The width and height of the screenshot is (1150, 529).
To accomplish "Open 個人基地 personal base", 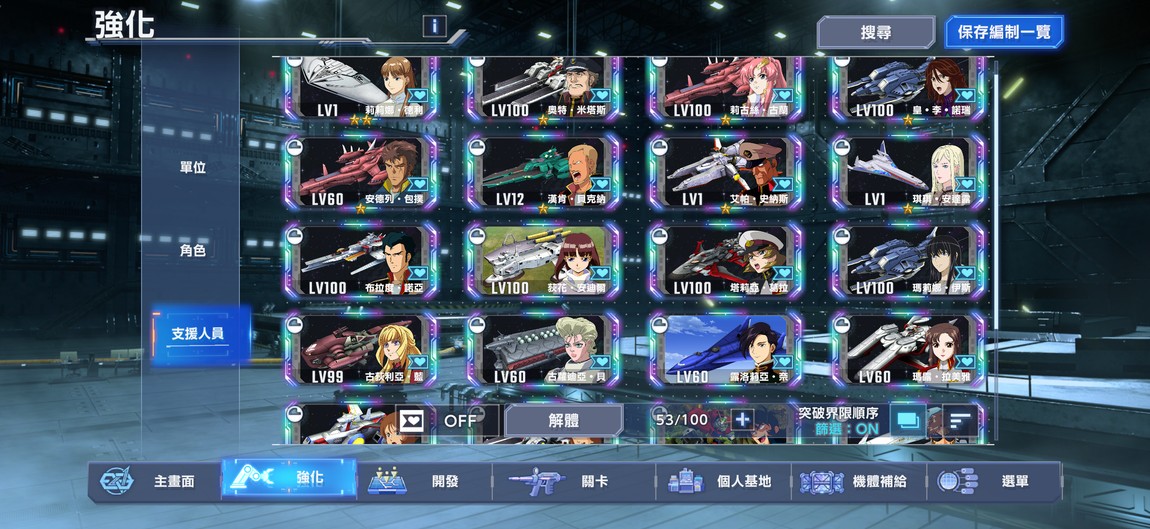I will tap(722, 481).
